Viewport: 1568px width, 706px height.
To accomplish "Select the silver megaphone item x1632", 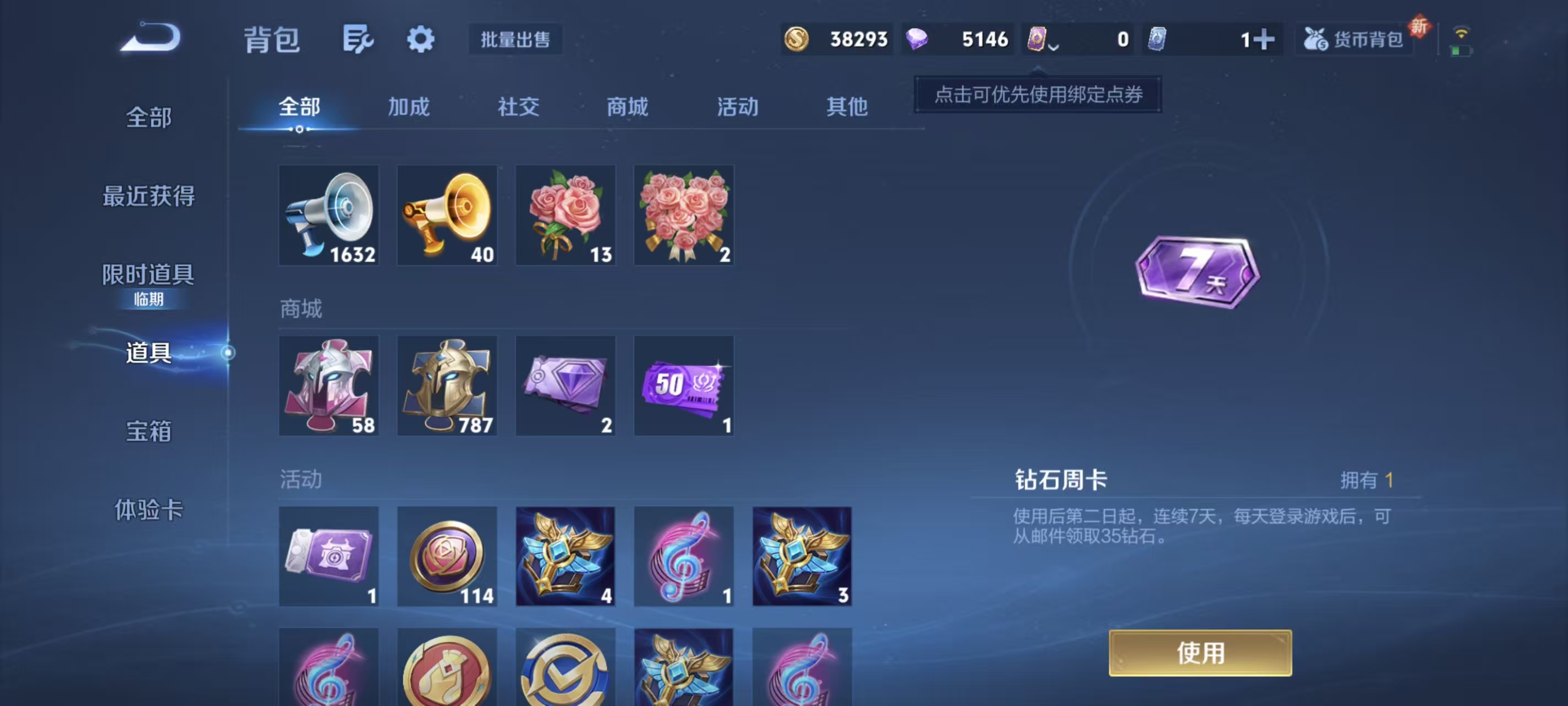I will (x=329, y=215).
